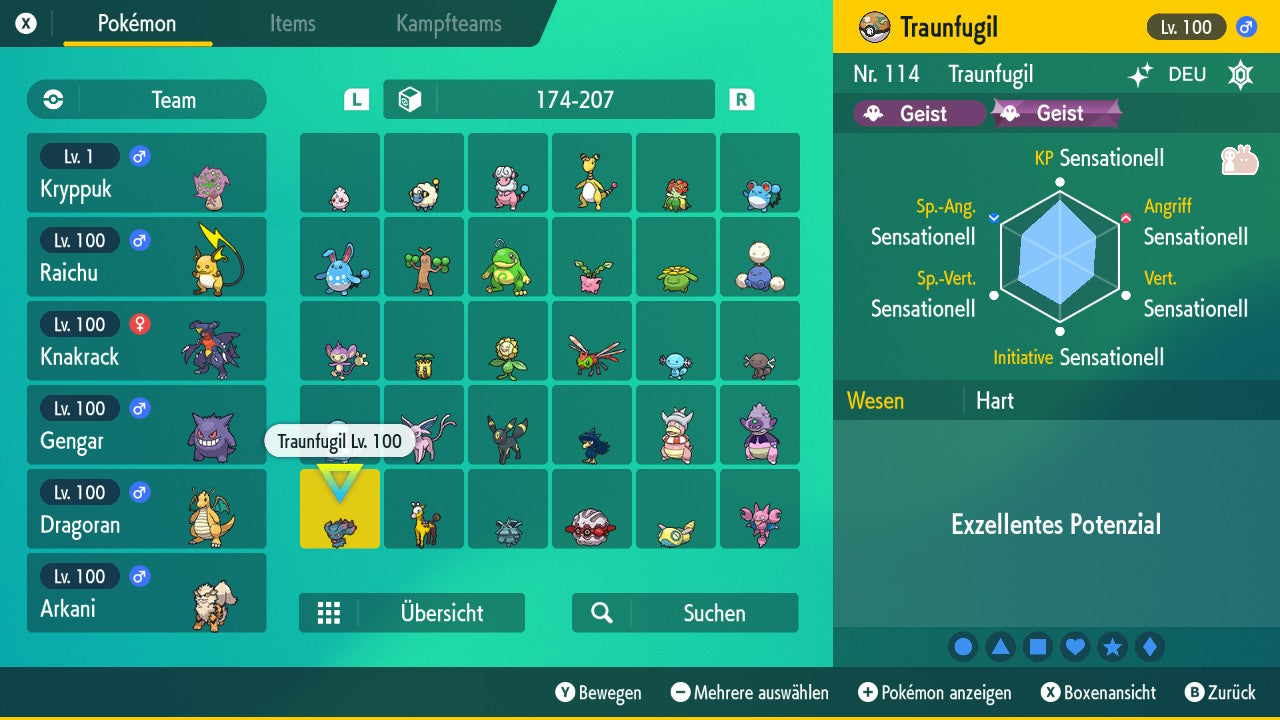Switch to the Kampfteams tab
Image resolution: width=1280 pixels, height=720 pixels.
coord(447,24)
